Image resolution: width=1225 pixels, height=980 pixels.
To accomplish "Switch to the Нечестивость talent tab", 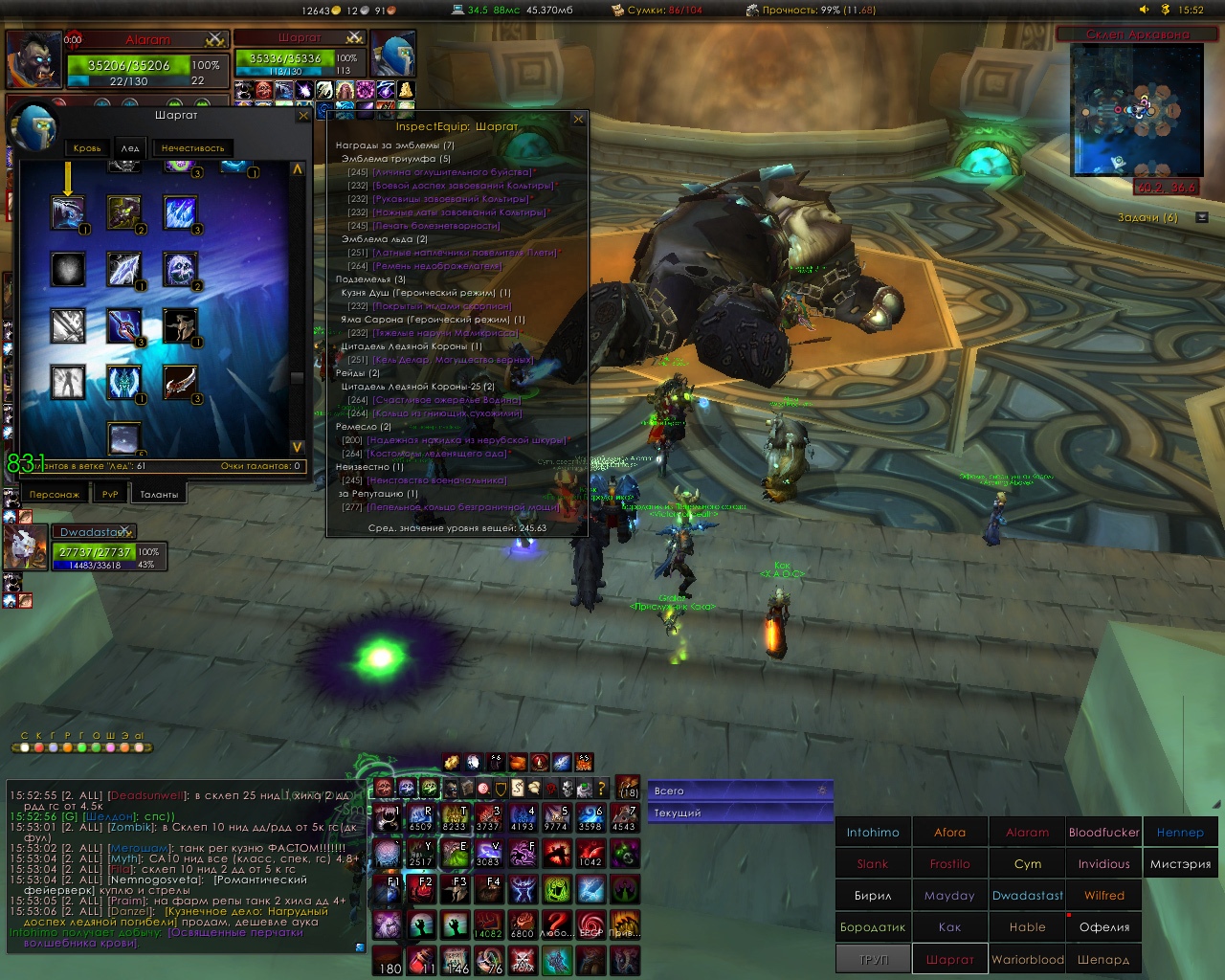I will (x=192, y=147).
